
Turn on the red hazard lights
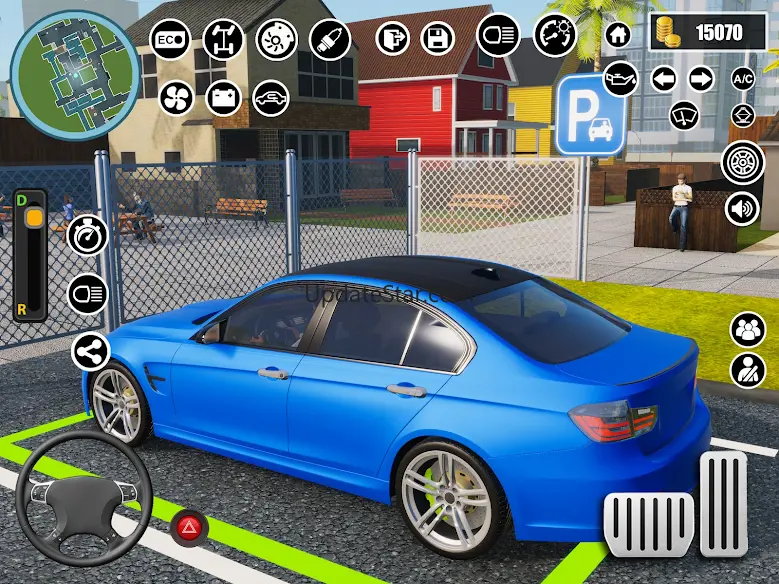(x=185, y=528)
